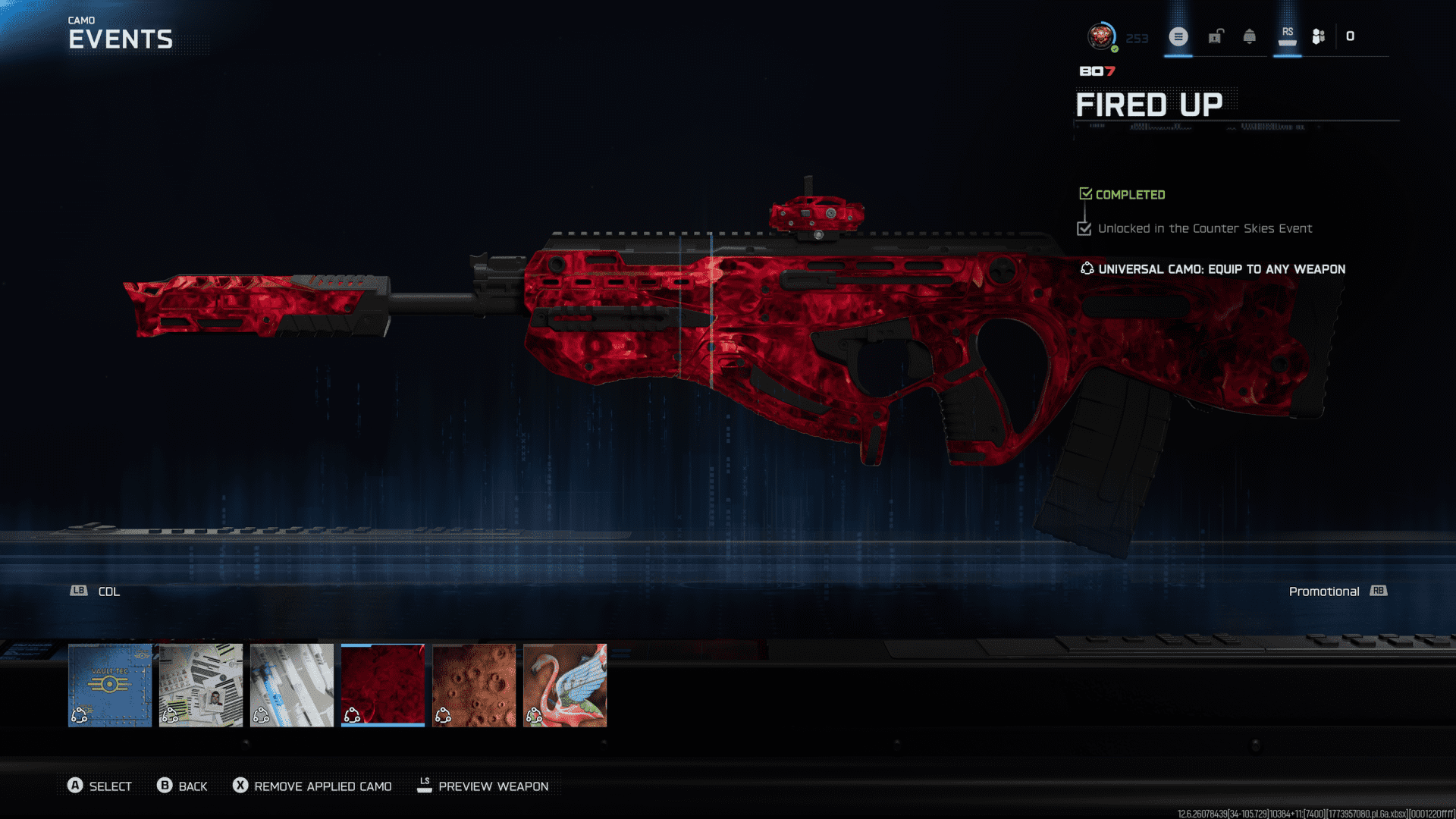Select the red Fired Up camo tile
The height and width of the screenshot is (819, 1456).
pyautogui.click(x=383, y=685)
